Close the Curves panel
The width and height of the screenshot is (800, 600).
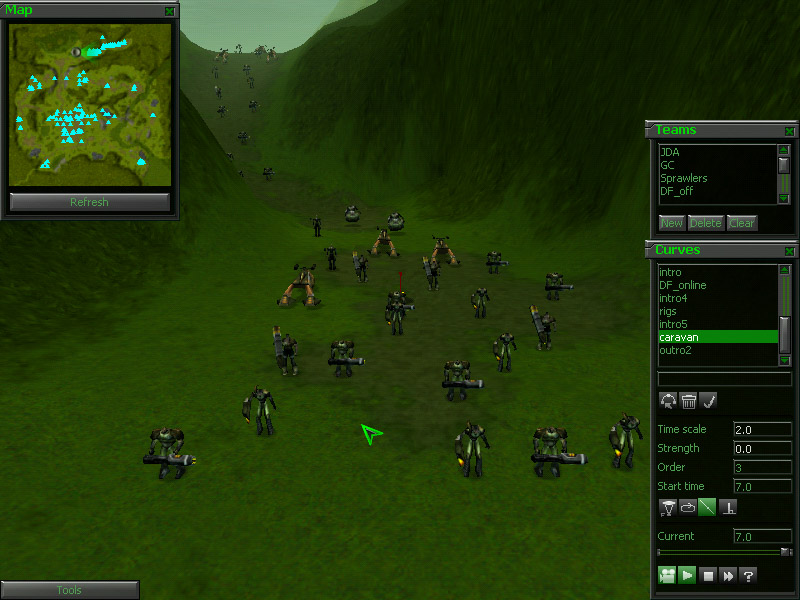[790, 251]
